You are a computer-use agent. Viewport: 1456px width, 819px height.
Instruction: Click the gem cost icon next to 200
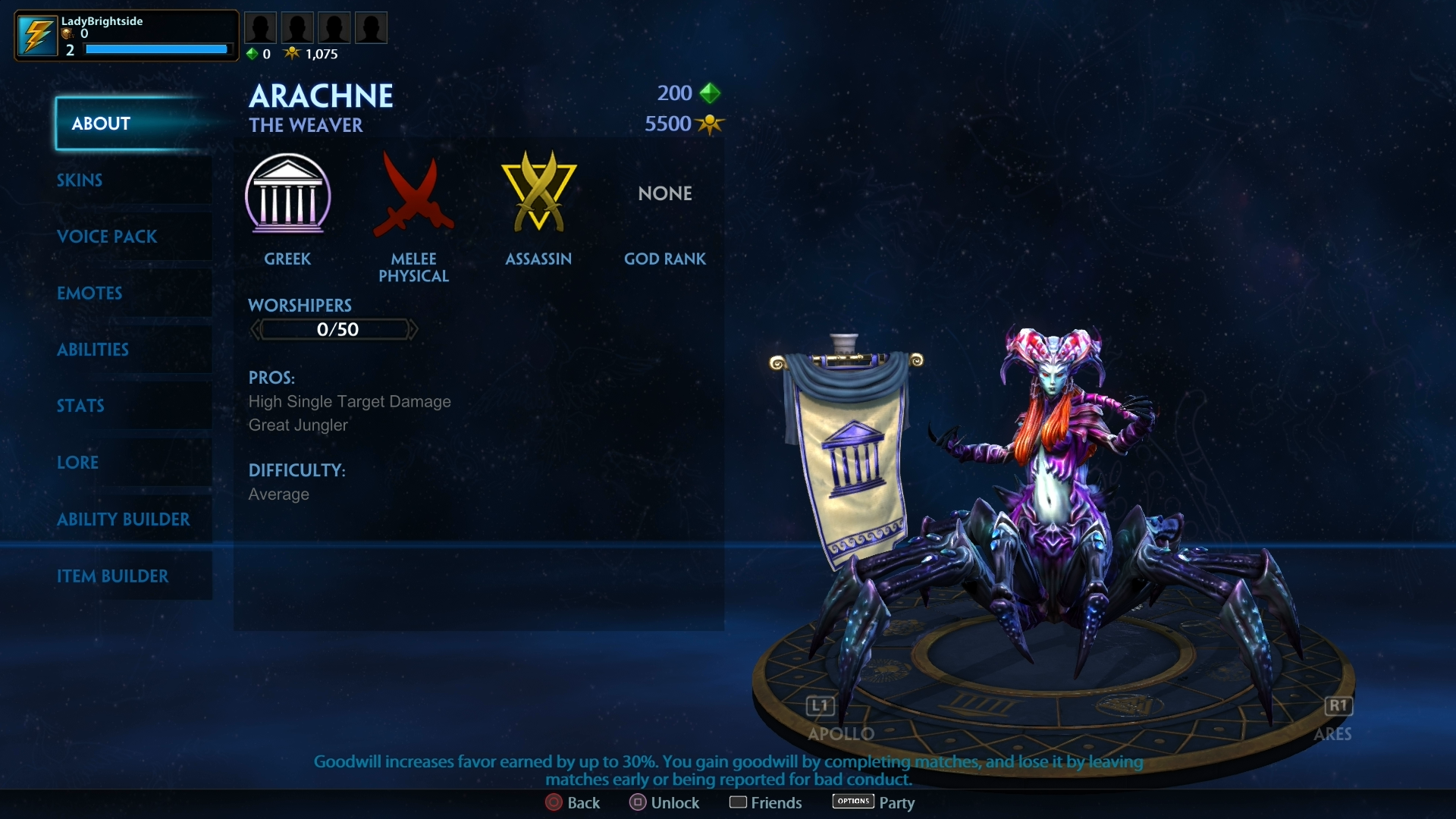point(710,93)
